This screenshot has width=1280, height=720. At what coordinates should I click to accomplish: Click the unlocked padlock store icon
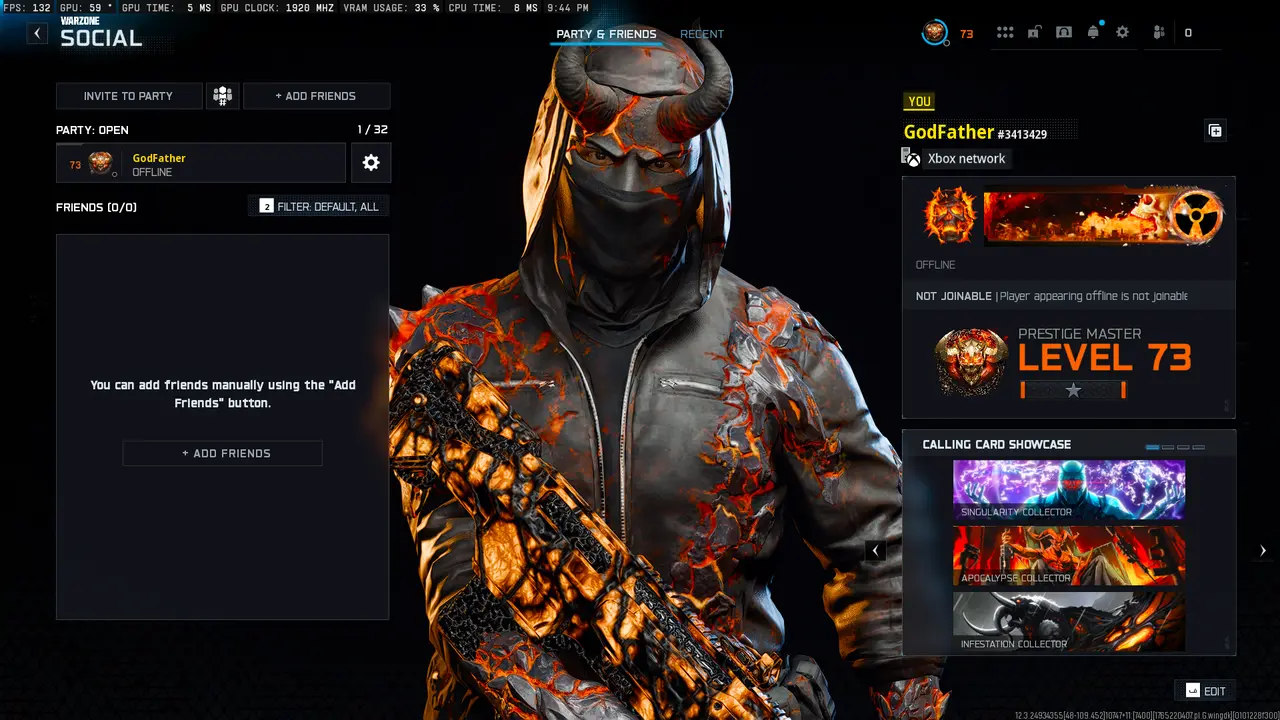click(x=1034, y=31)
